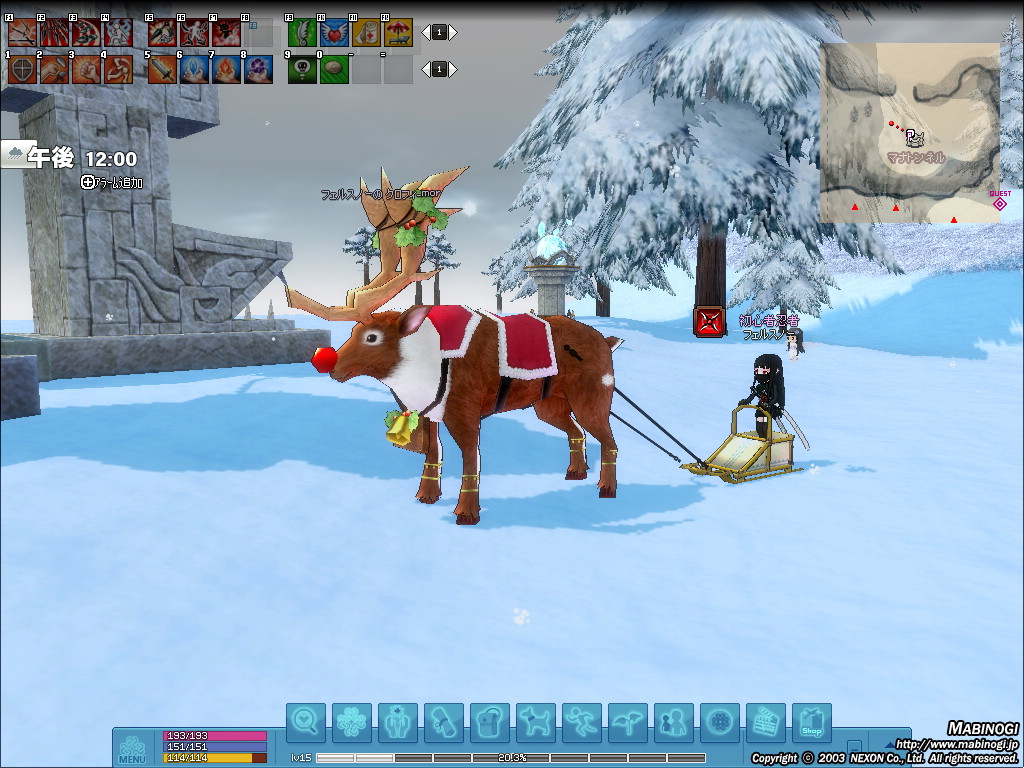This screenshot has height=768, width=1024.
Task: Open the rolled scroll quest icon
Action: 443,722
